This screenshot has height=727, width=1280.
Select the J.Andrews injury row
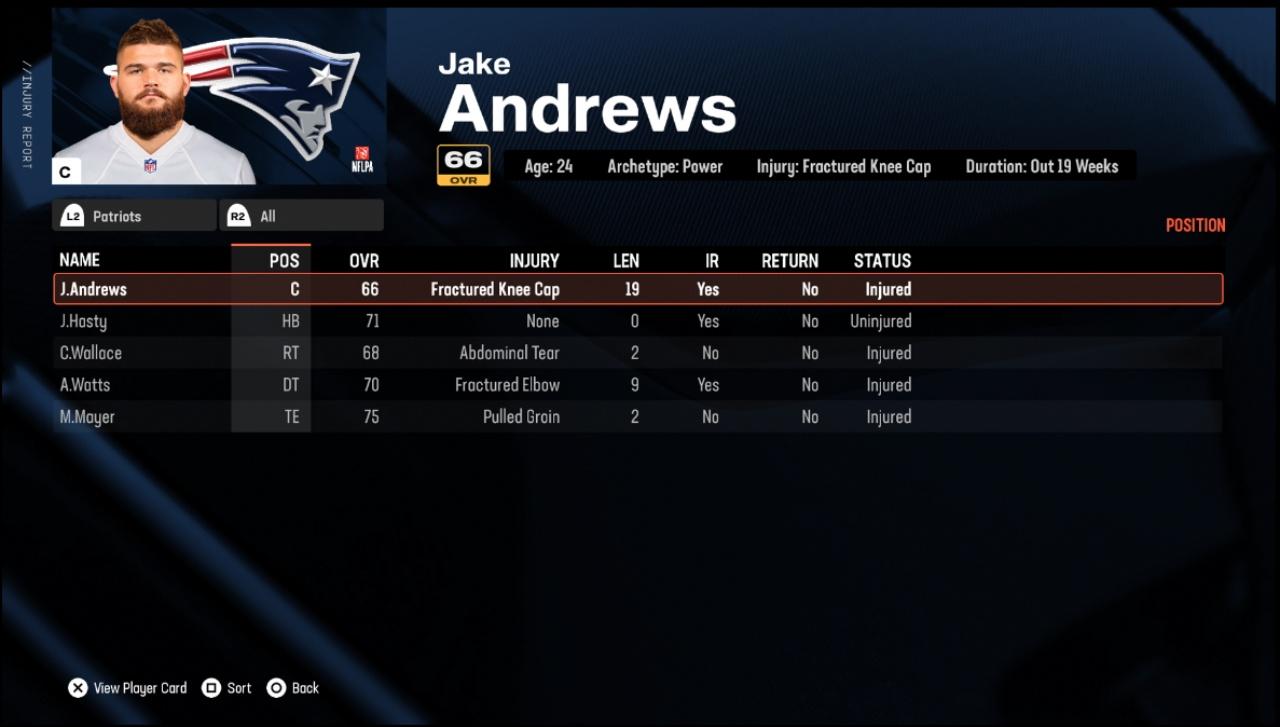(637, 289)
